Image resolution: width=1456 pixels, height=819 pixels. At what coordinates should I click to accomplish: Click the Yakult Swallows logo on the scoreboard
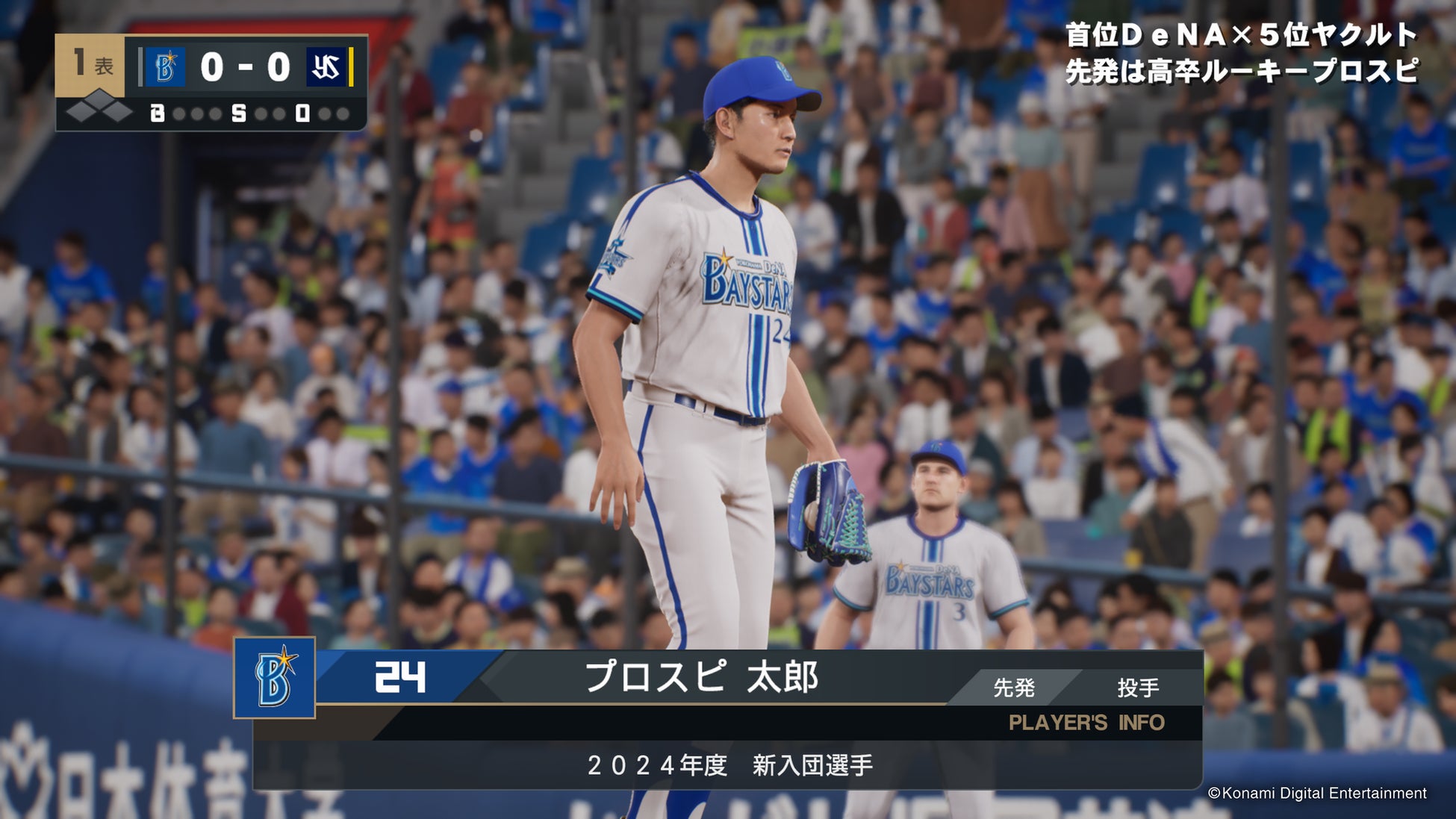pos(326,67)
